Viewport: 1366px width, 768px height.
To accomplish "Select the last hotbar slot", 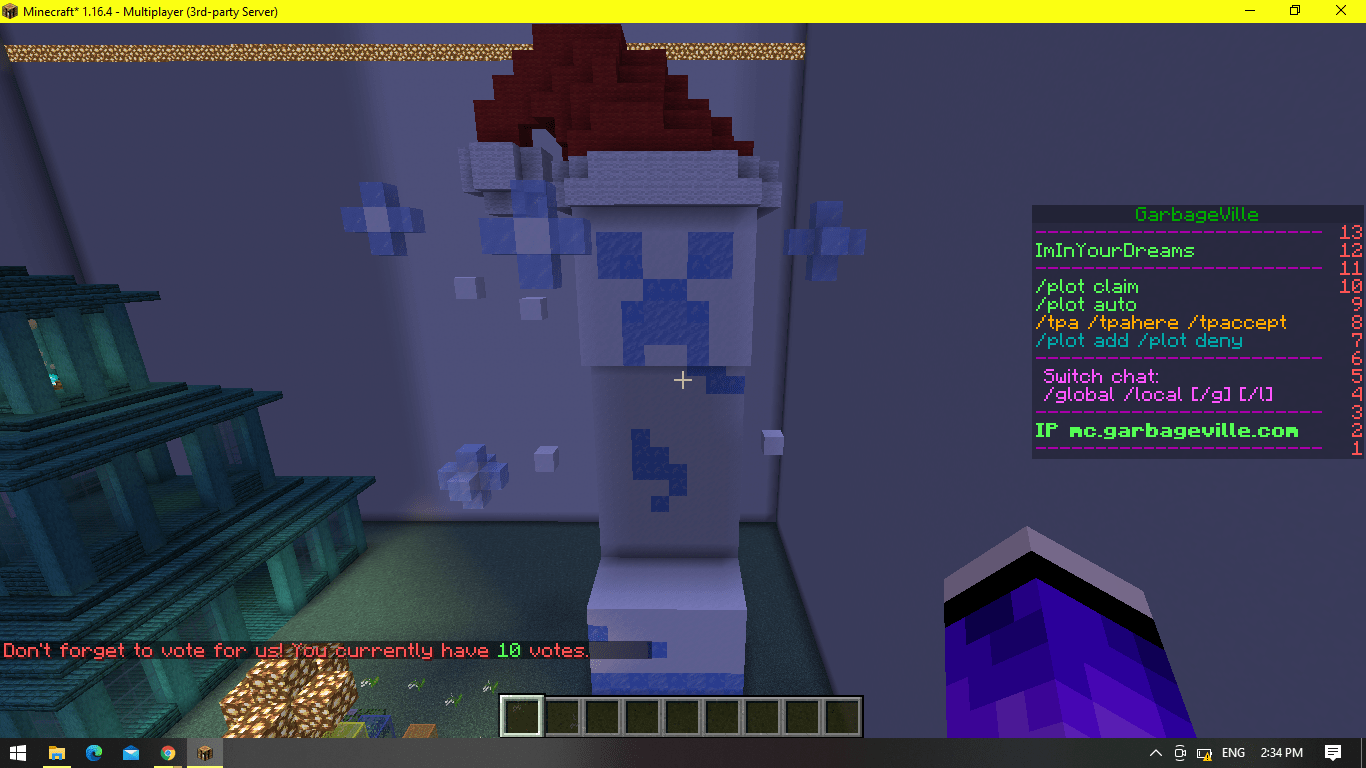I will click(x=843, y=714).
